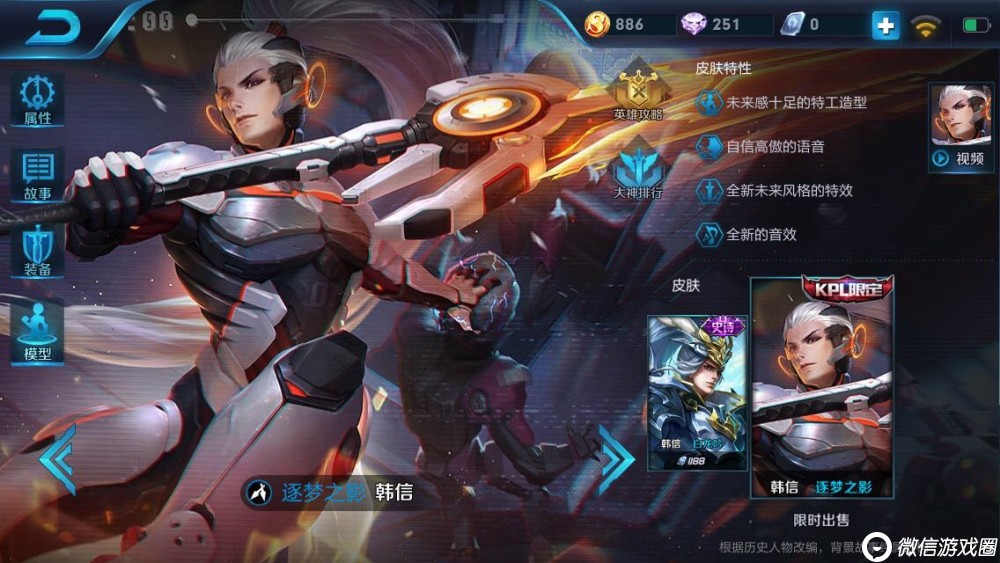Open the 属性 attributes tab
Screen dimensions: 1000x563
click(x=38, y=100)
